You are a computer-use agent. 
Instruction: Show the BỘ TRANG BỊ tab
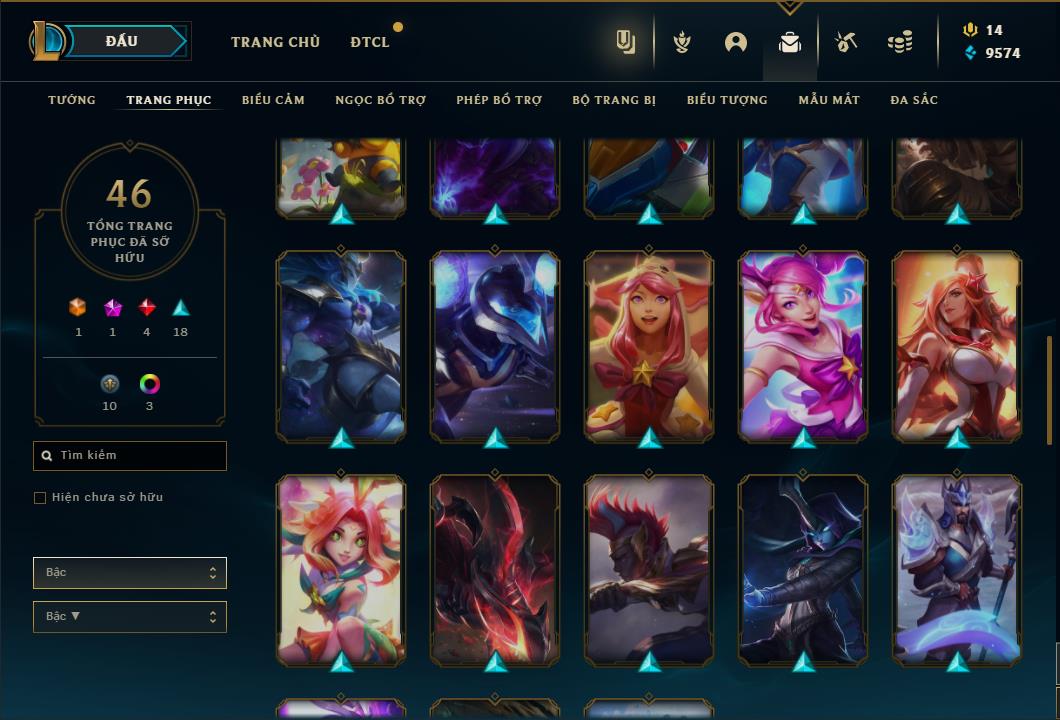coord(614,100)
